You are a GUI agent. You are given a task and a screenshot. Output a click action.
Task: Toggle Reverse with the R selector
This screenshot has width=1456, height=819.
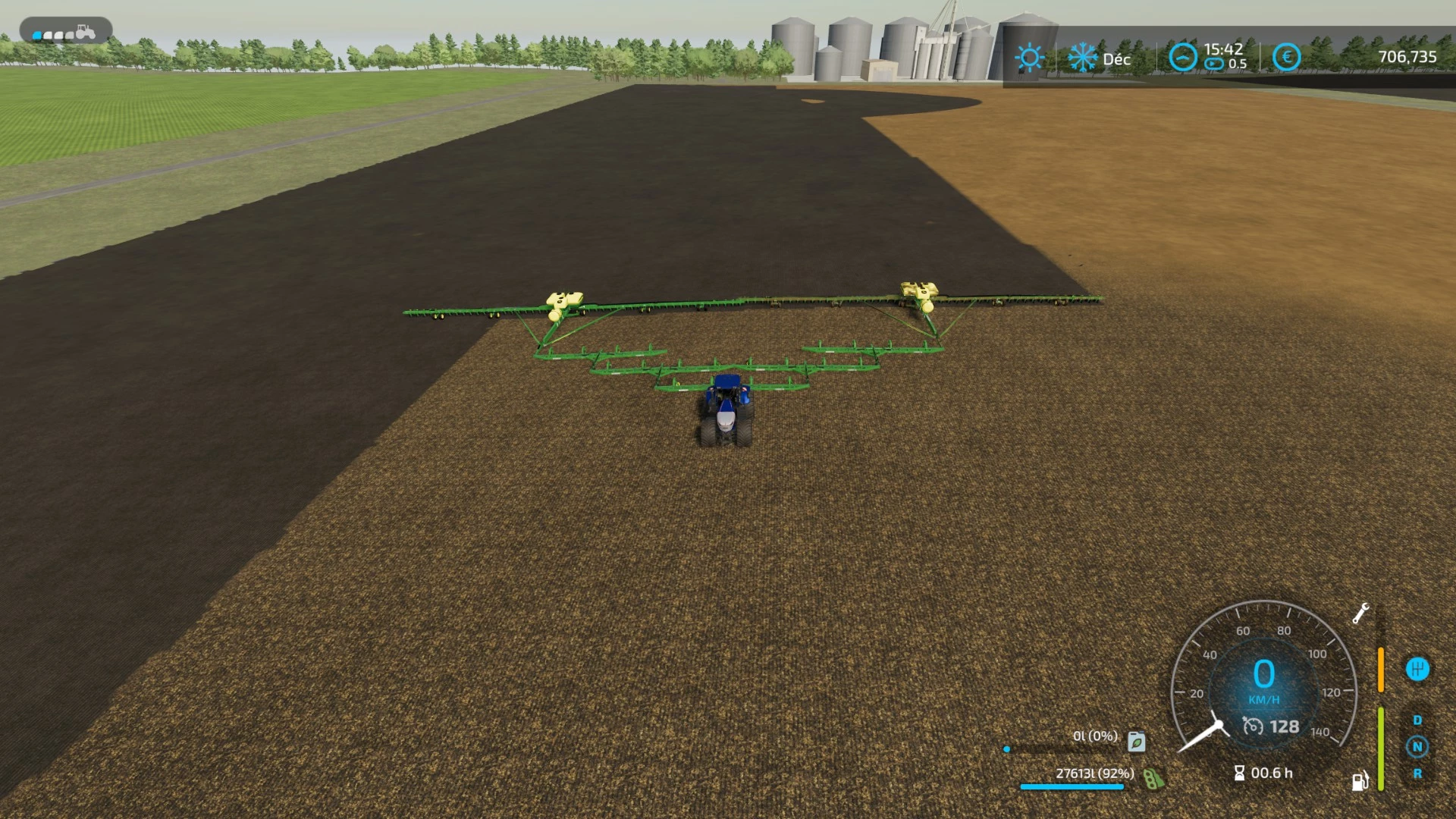(x=1417, y=775)
